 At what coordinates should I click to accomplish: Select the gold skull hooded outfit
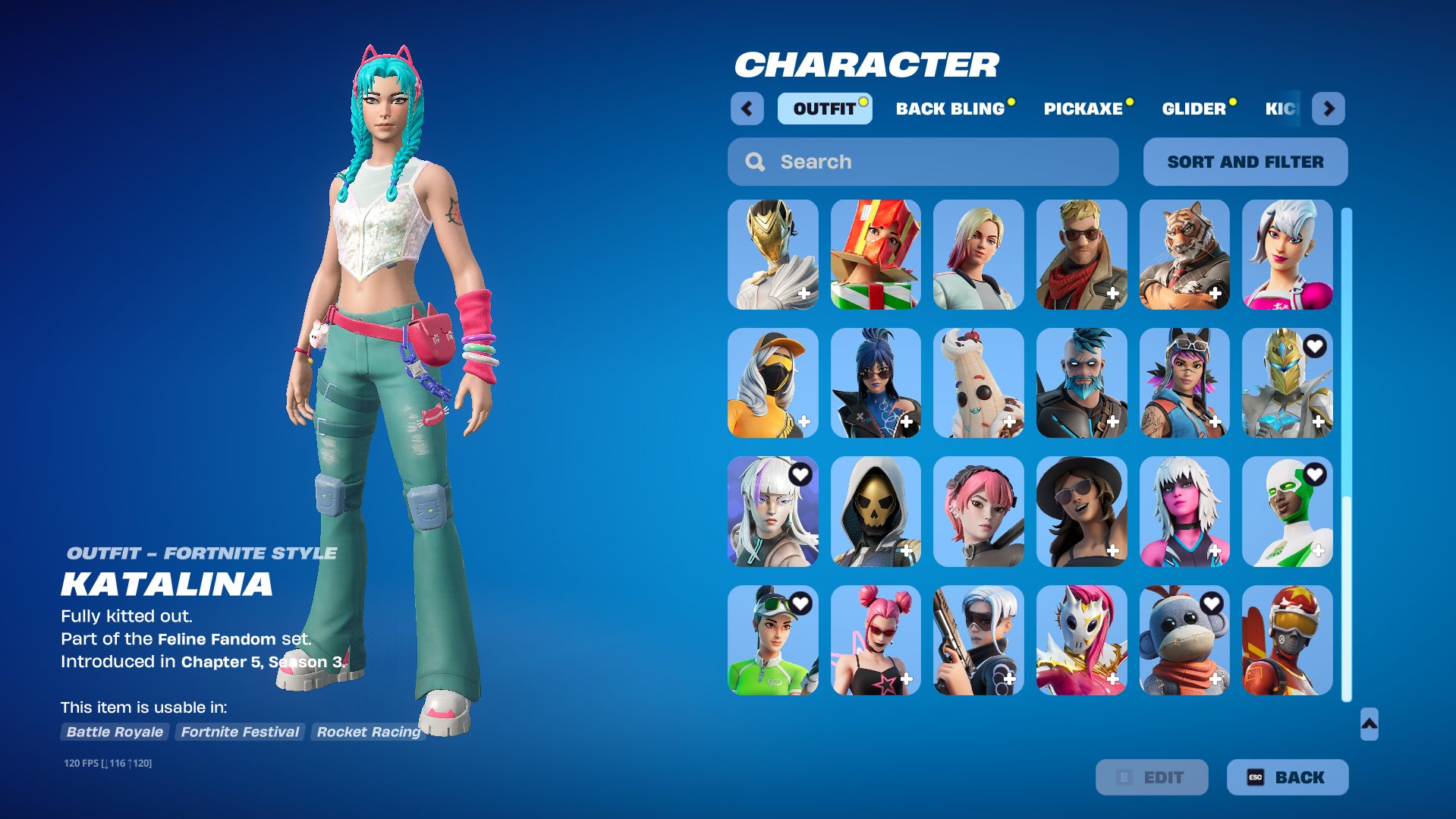876,512
